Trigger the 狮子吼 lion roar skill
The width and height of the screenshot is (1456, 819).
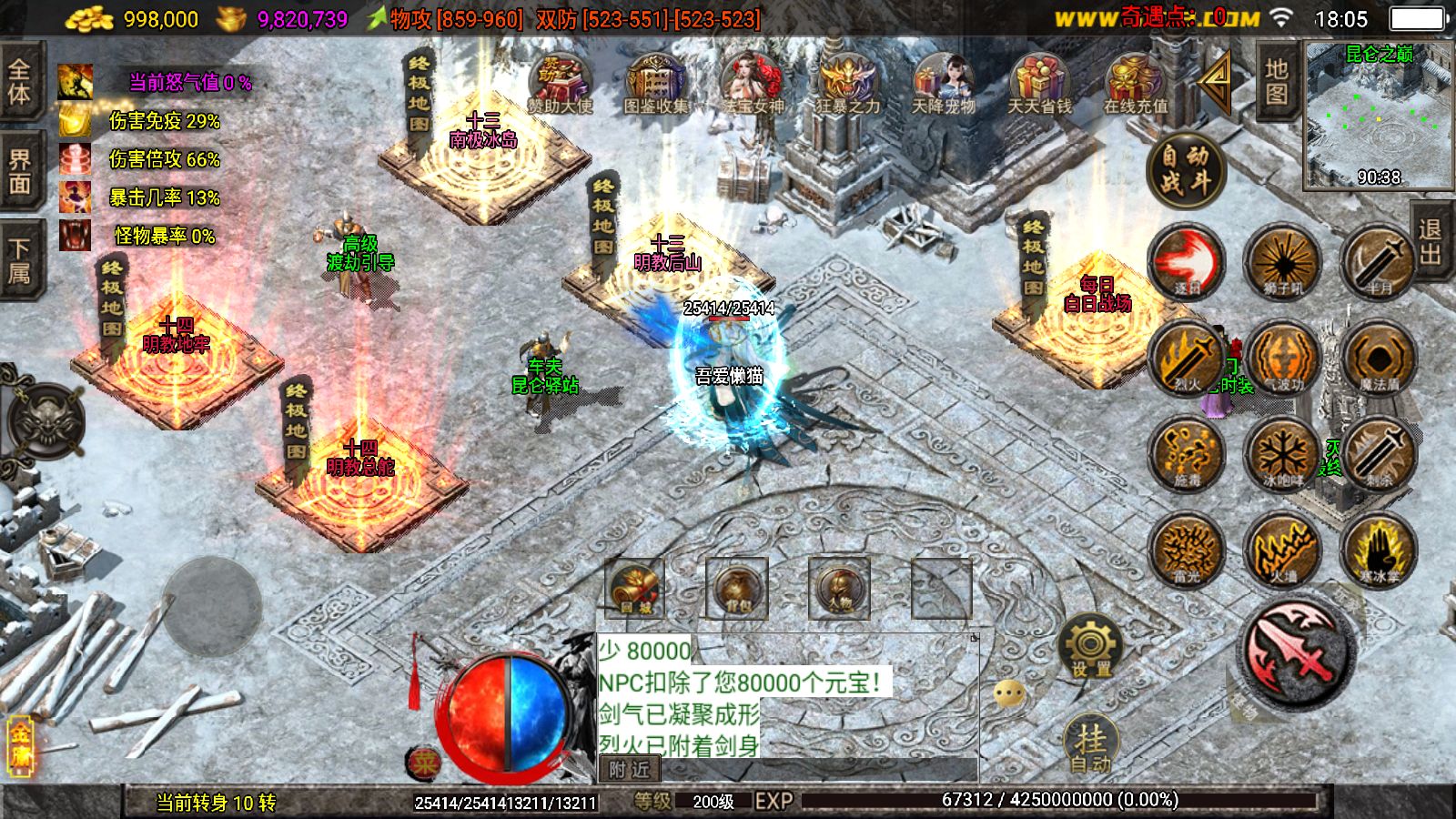click(1282, 261)
